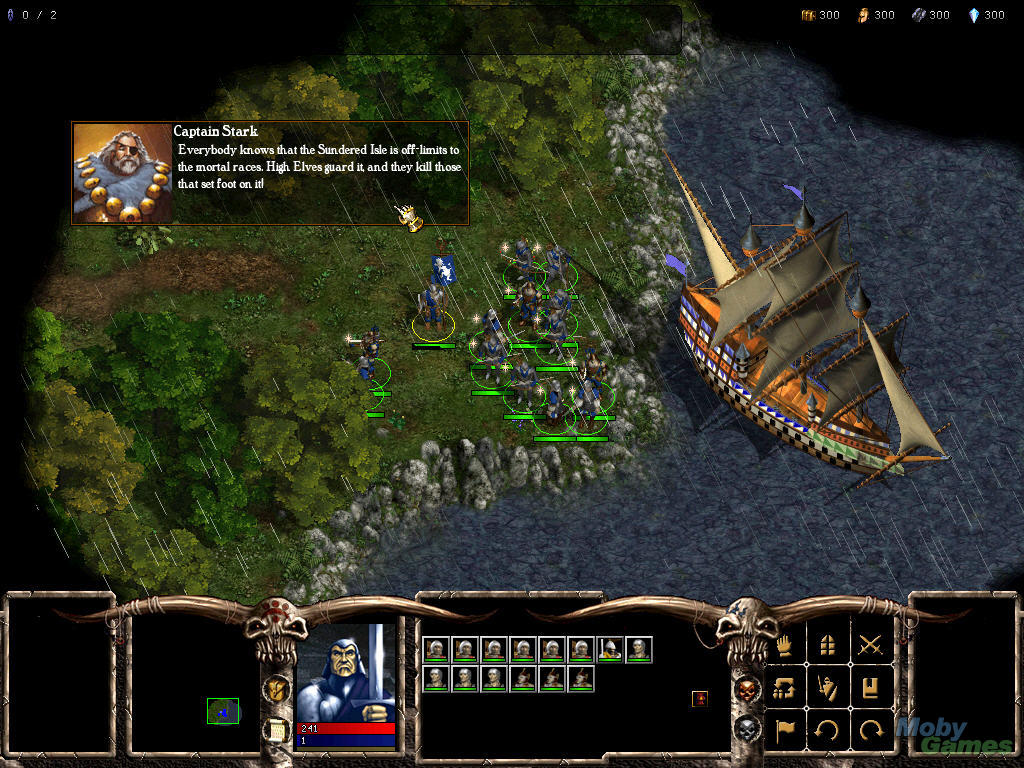Image resolution: width=1024 pixels, height=768 pixels.
Task: Select the unit portrait with yellow tabard
Action: click(x=609, y=649)
